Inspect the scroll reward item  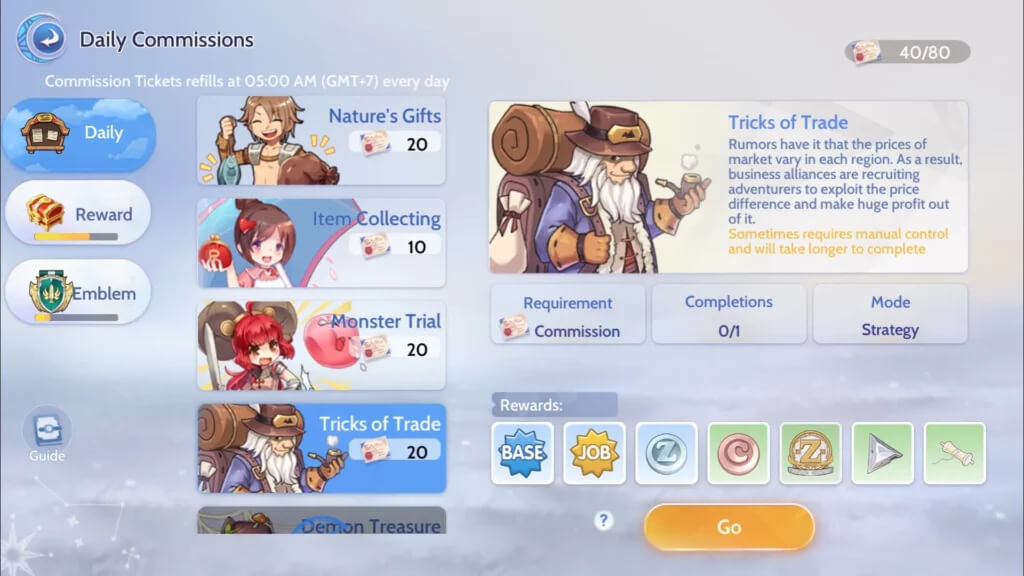(x=954, y=453)
